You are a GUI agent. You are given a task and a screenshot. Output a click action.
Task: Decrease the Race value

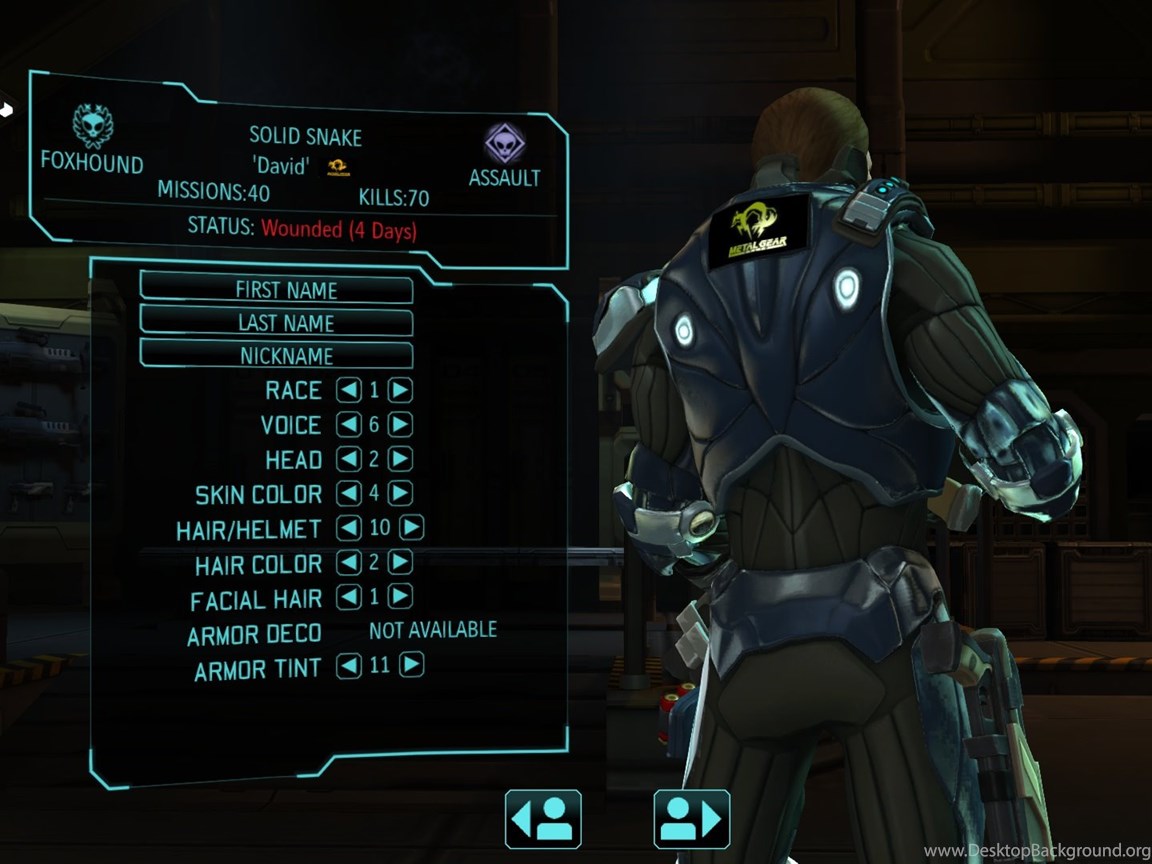pyautogui.click(x=349, y=390)
